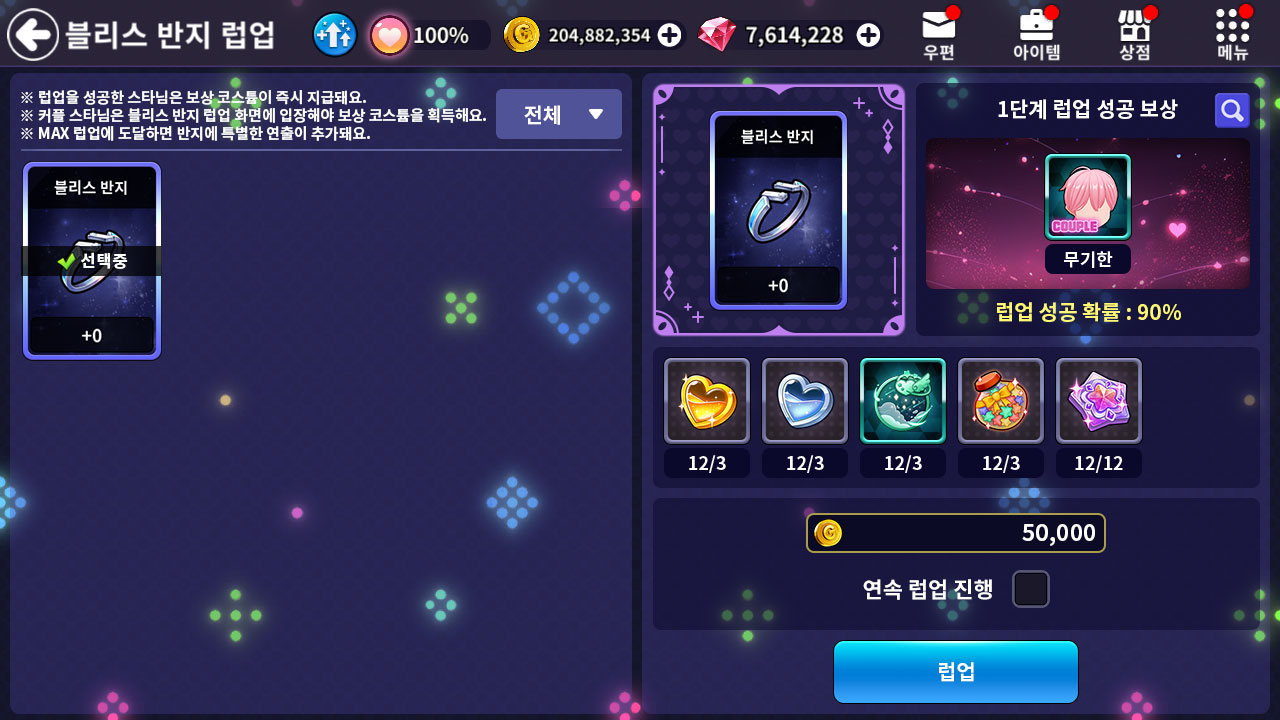Click the large 블리스 반지 preview card
The height and width of the screenshot is (720, 1280).
coord(778,210)
